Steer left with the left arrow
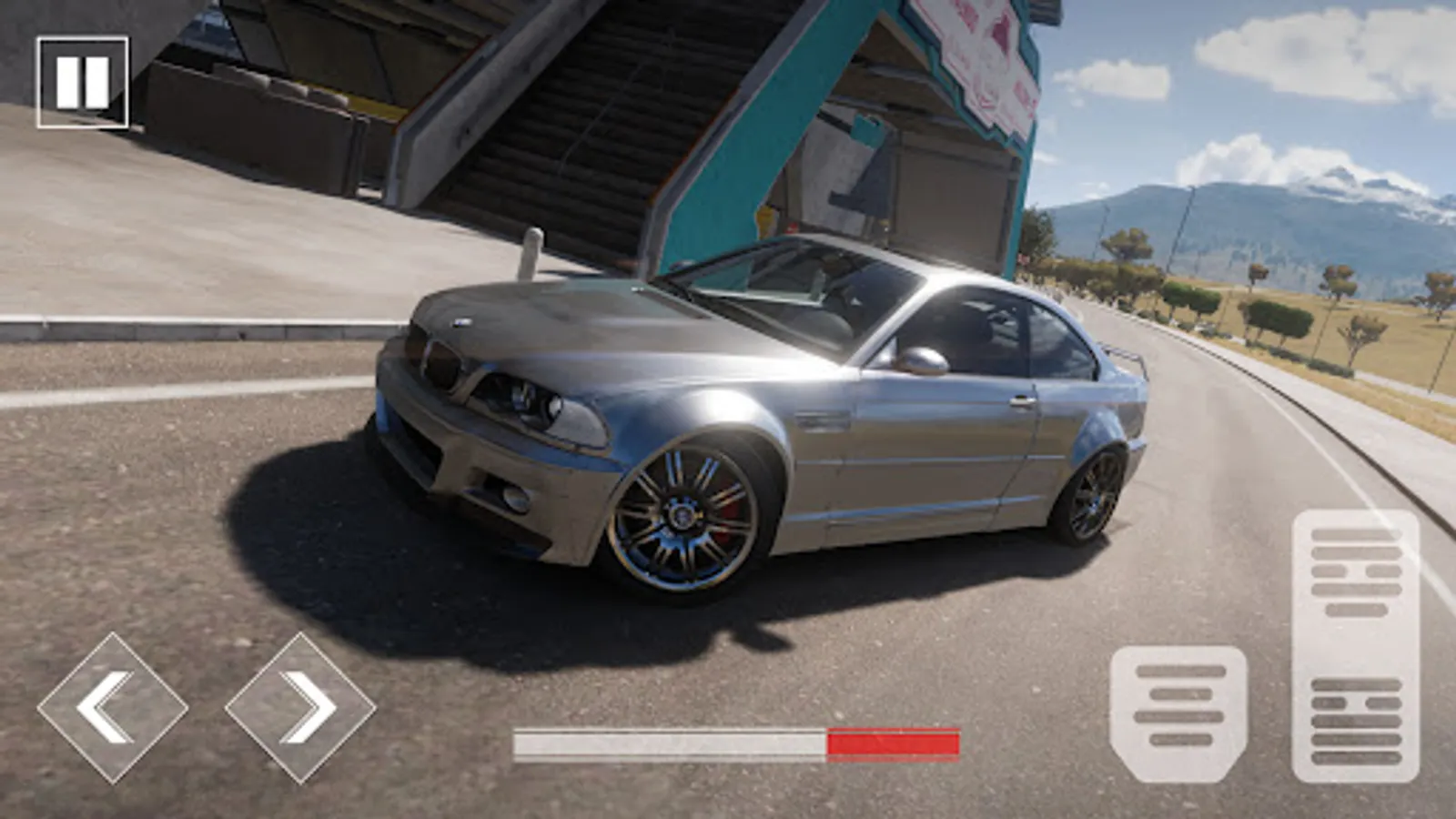The width and height of the screenshot is (1456, 819). click(x=112, y=707)
